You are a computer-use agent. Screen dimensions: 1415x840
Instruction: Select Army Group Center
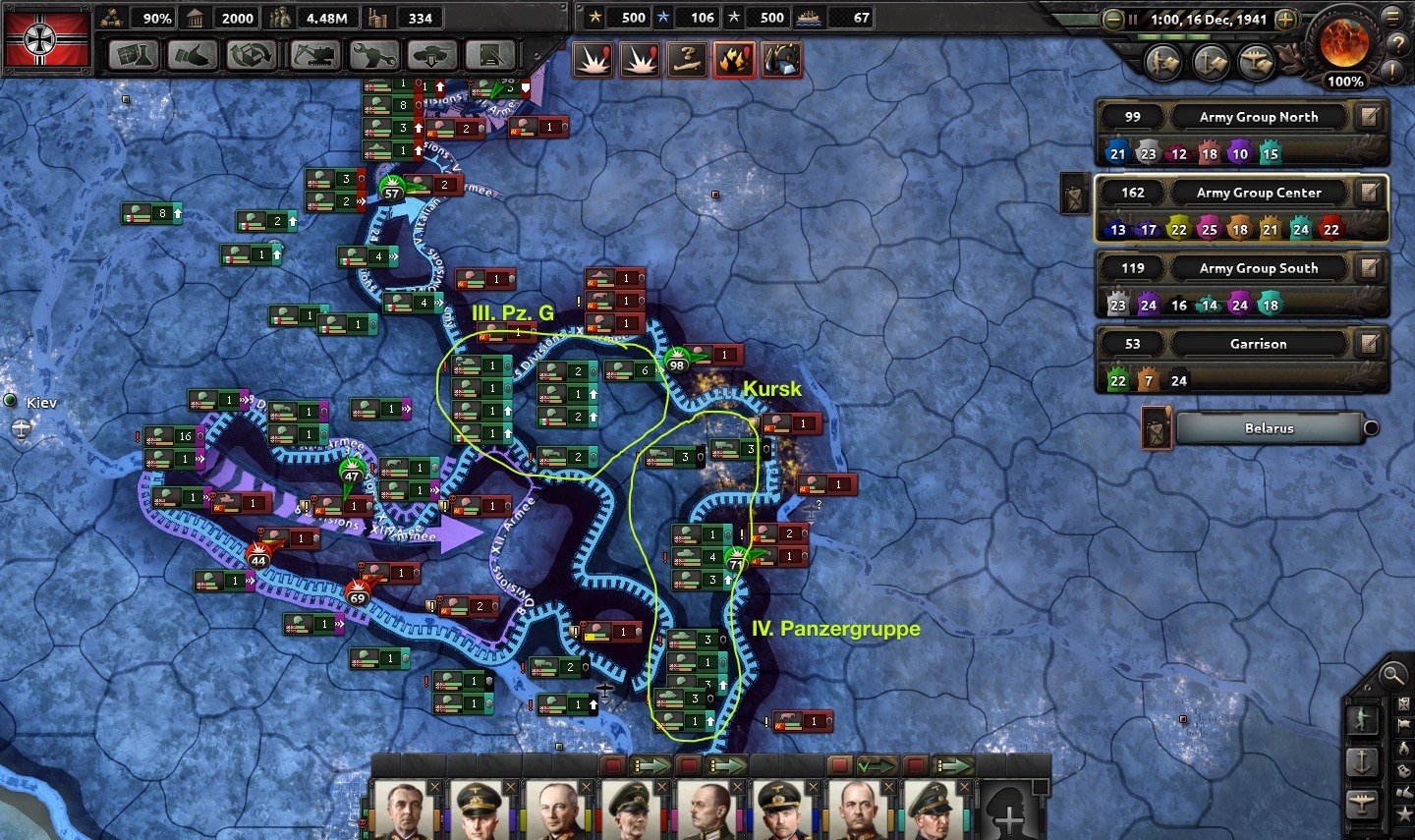pyautogui.click(x=1258, y=193)
